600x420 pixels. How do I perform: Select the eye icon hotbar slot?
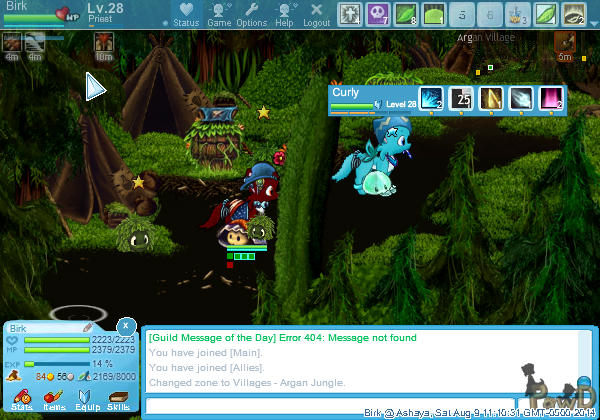(573, 14)
